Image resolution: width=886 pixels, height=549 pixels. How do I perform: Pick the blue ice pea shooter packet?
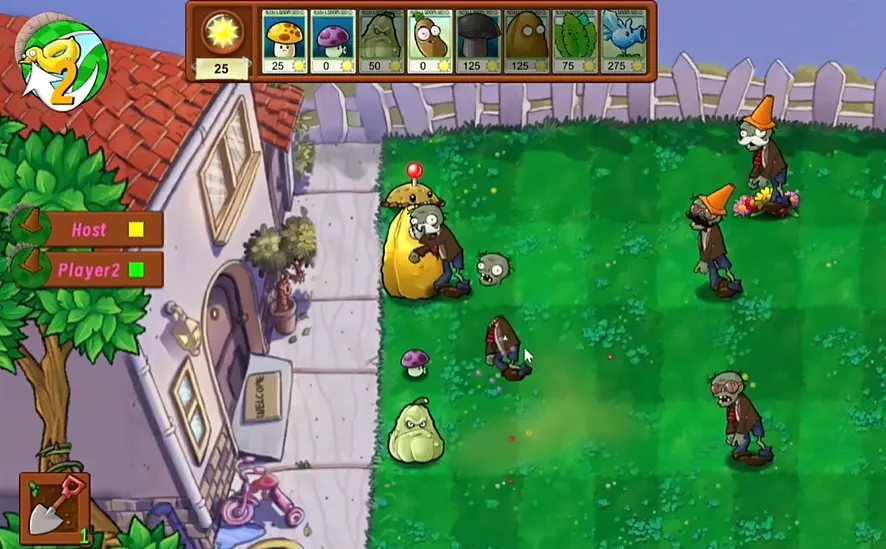[x=623, y=41]
